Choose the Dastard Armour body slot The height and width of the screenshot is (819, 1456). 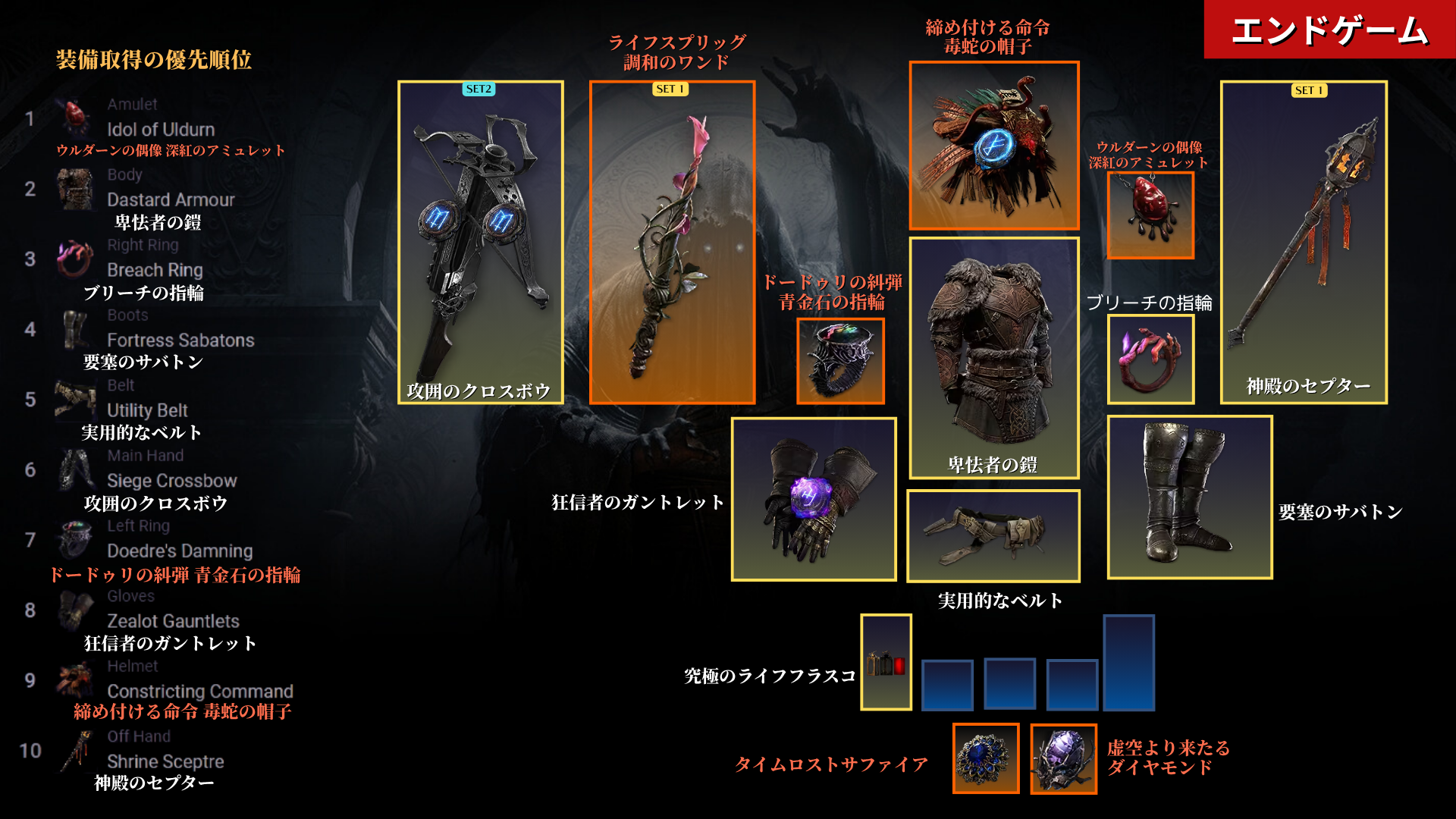993,357
